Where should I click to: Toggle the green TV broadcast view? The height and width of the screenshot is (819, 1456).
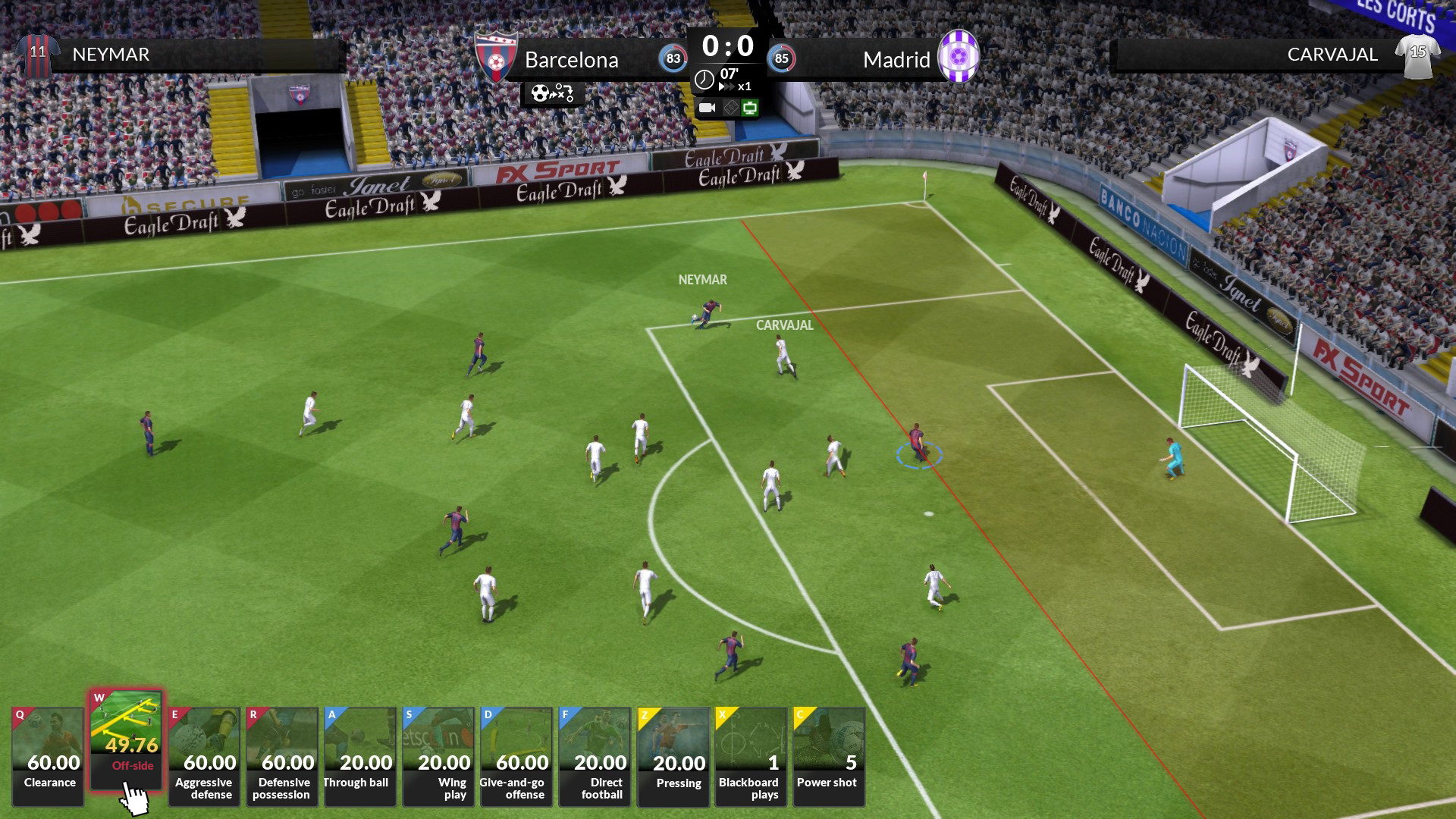[x=749, y=108]
